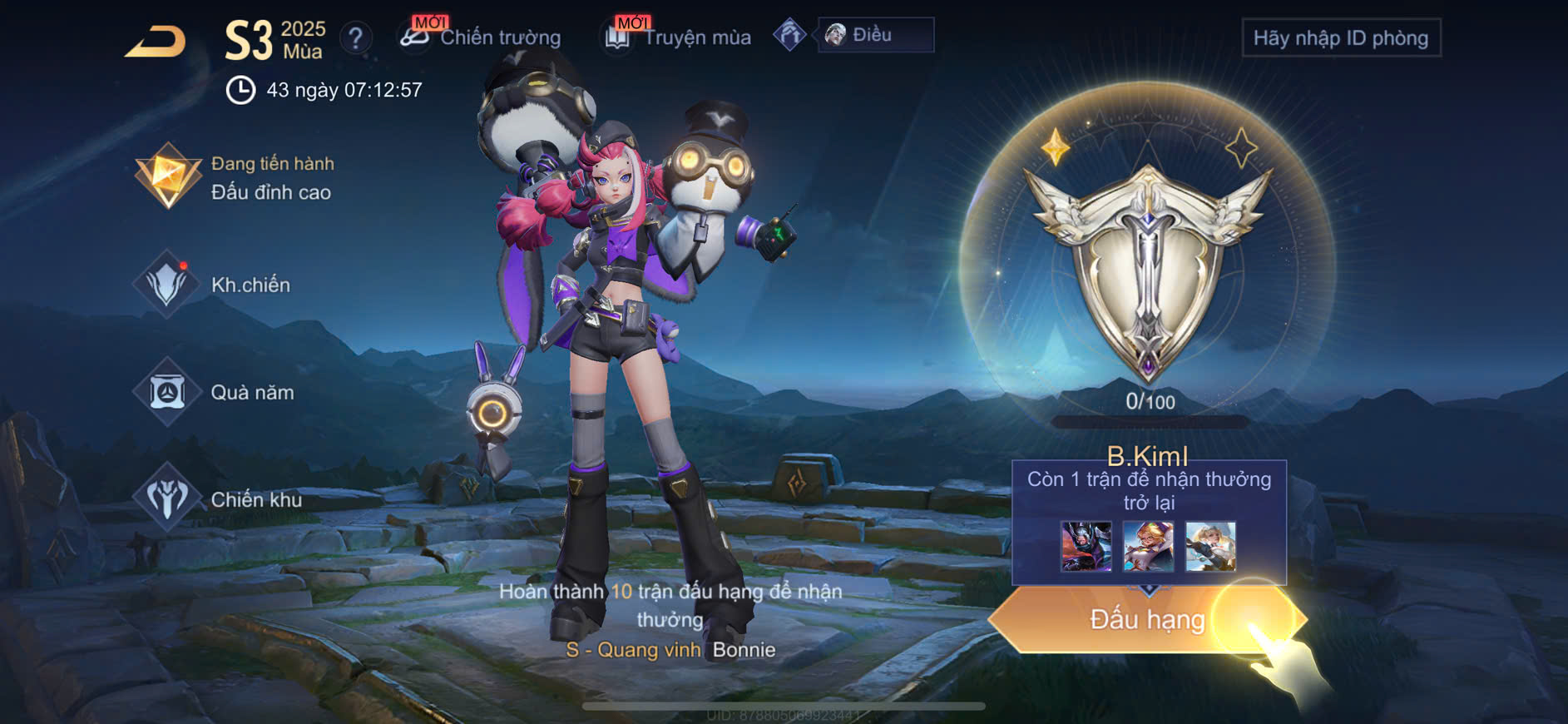Click the Hãy nhập ID phòng field
Viewport: 1568px width, 724px height.
click(1340, 38)
